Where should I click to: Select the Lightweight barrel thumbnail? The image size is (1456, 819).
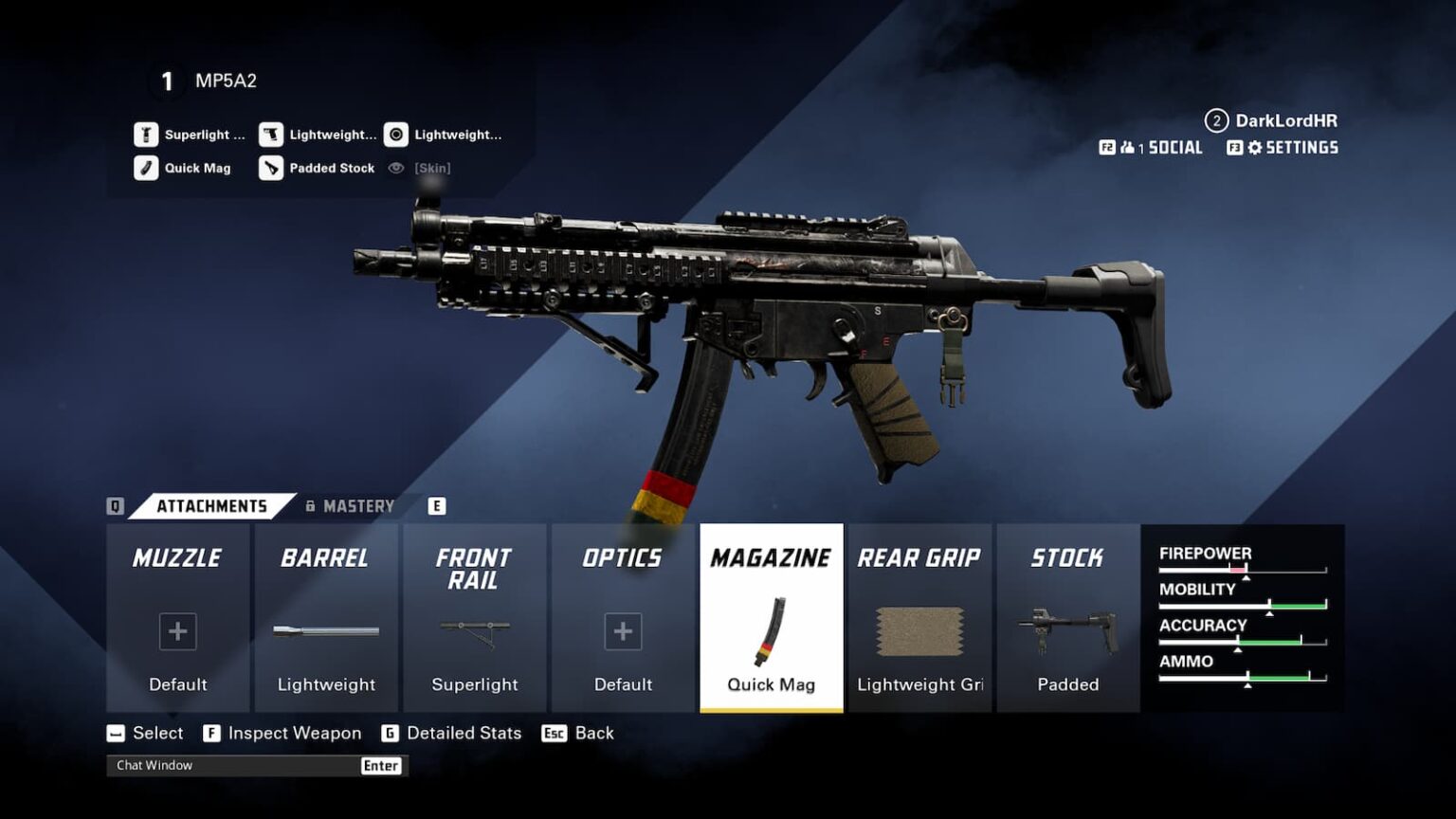326,630
